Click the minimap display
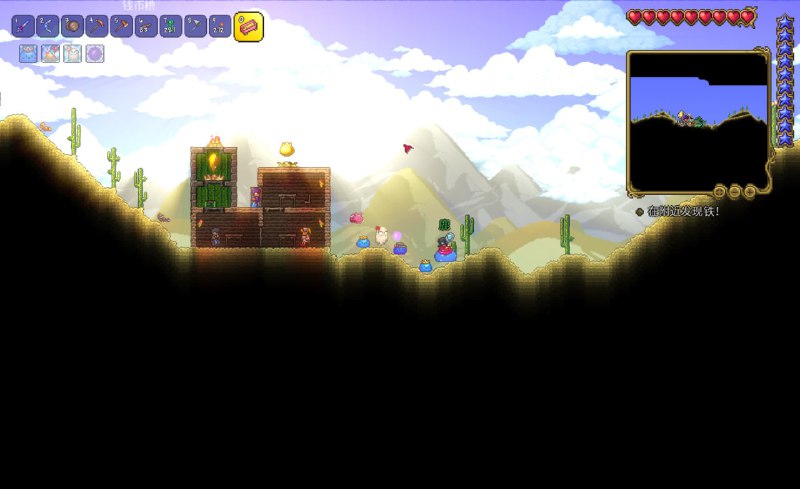Image resolution: width=800 pixels, height=489 pixels. click(x=698, y=120)
